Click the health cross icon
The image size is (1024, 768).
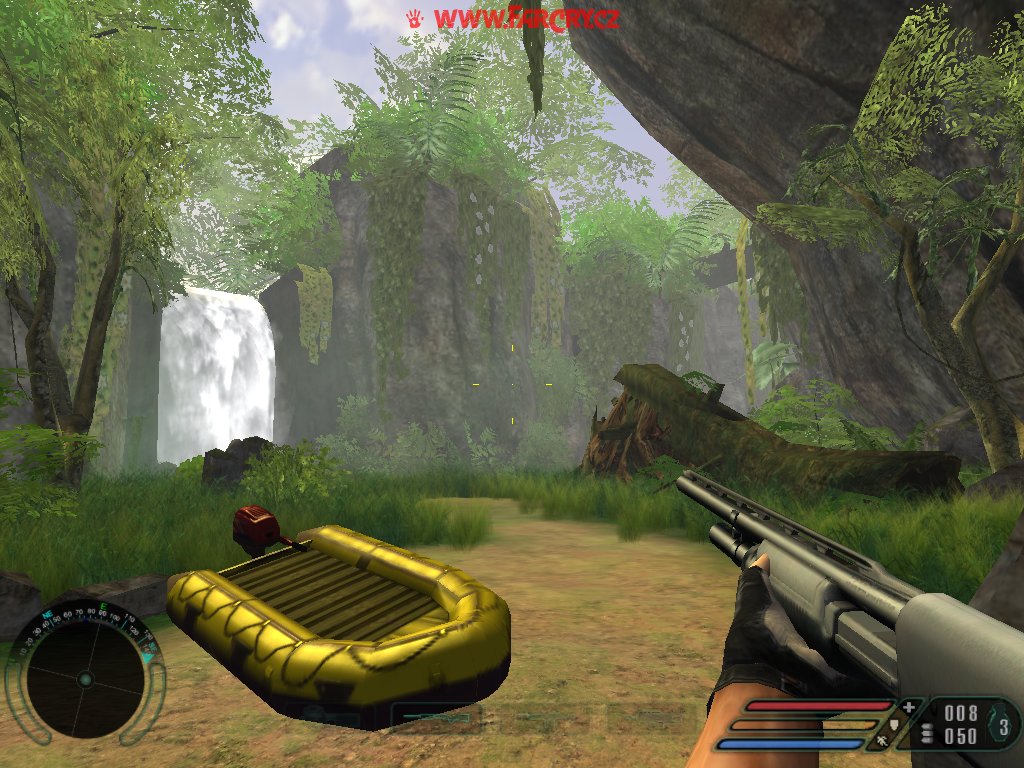point(908,708)
